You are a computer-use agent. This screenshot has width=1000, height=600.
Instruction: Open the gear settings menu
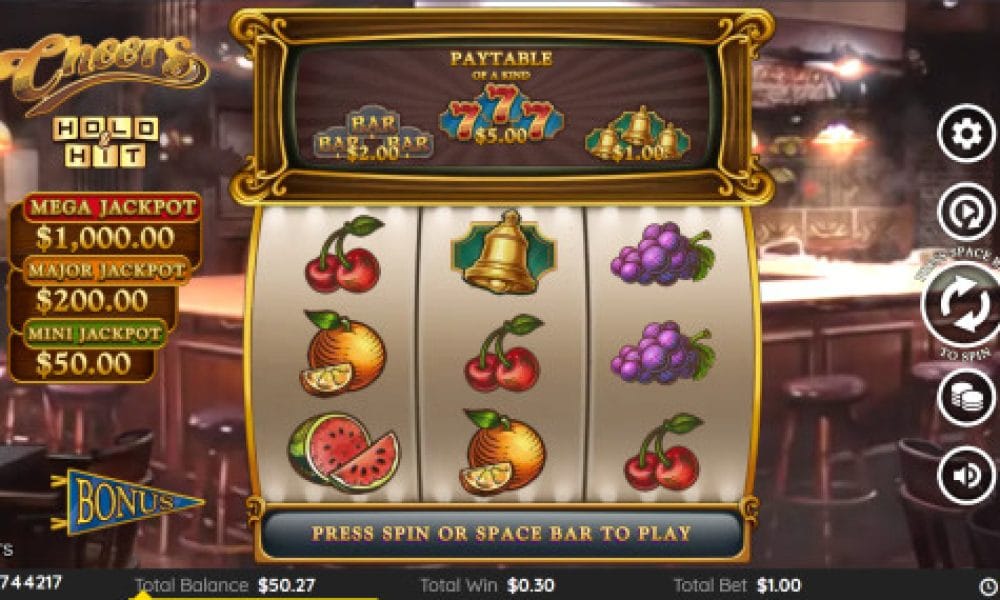(x=965, y=134)
